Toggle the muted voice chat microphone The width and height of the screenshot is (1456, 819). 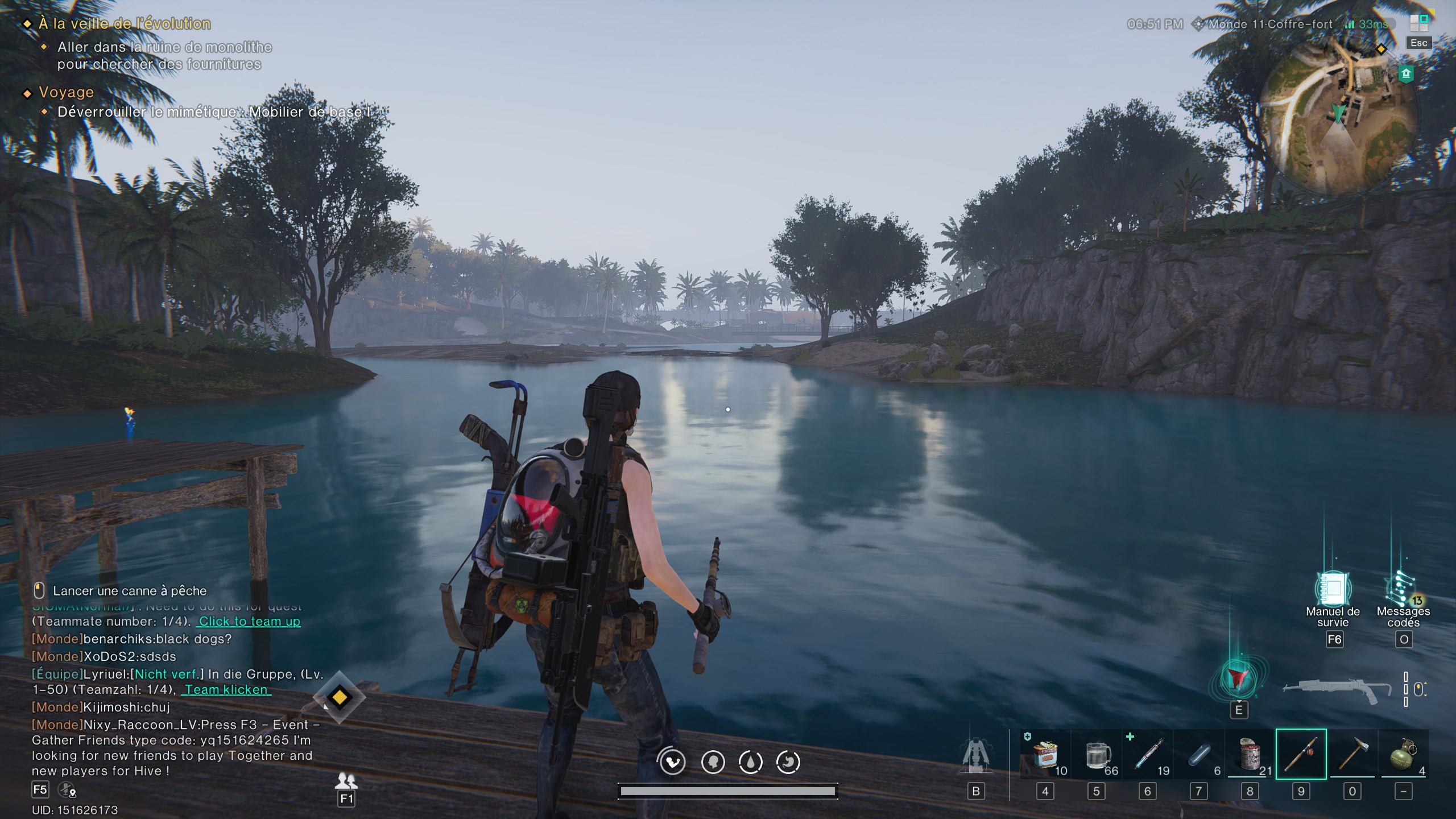pyautogui.click(x=67, y=789)
